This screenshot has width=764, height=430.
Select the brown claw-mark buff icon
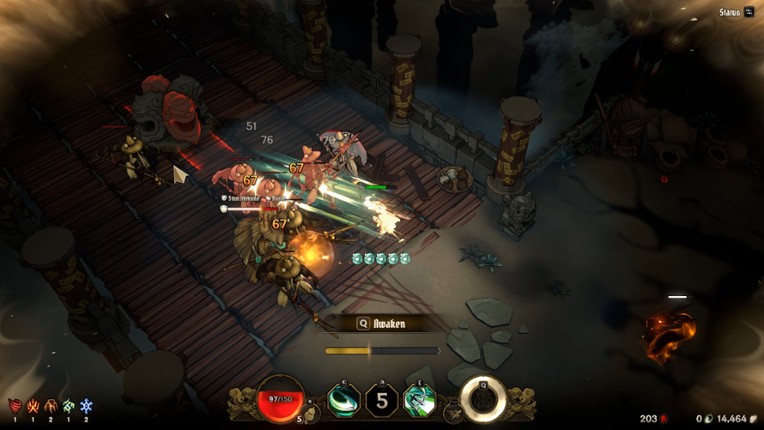click(x=51, y=406)
